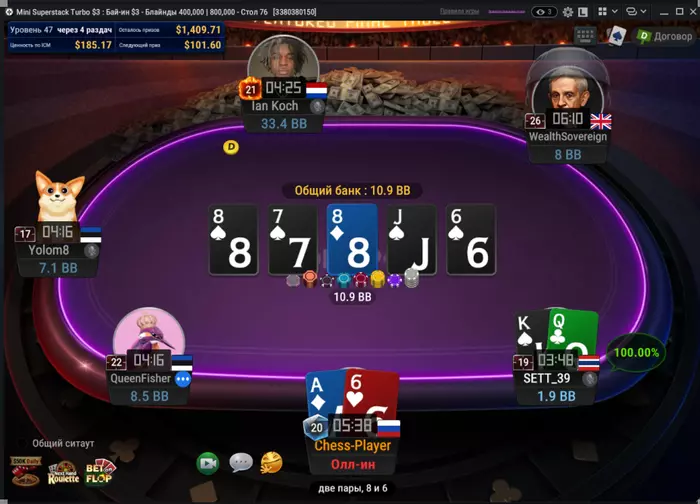700x504 pixels.
Task: Select Yolom8's corgi avatar
Action: [x=59, y=197]
